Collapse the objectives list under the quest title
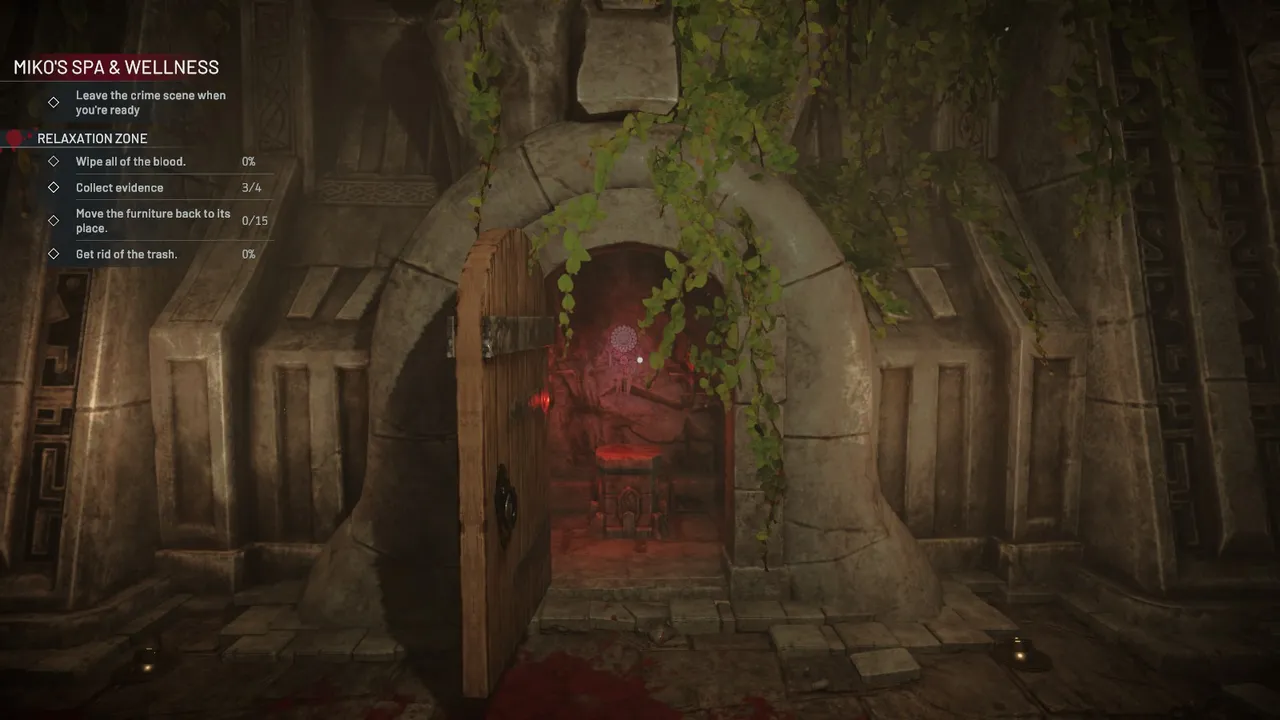 tap(115, 67)
